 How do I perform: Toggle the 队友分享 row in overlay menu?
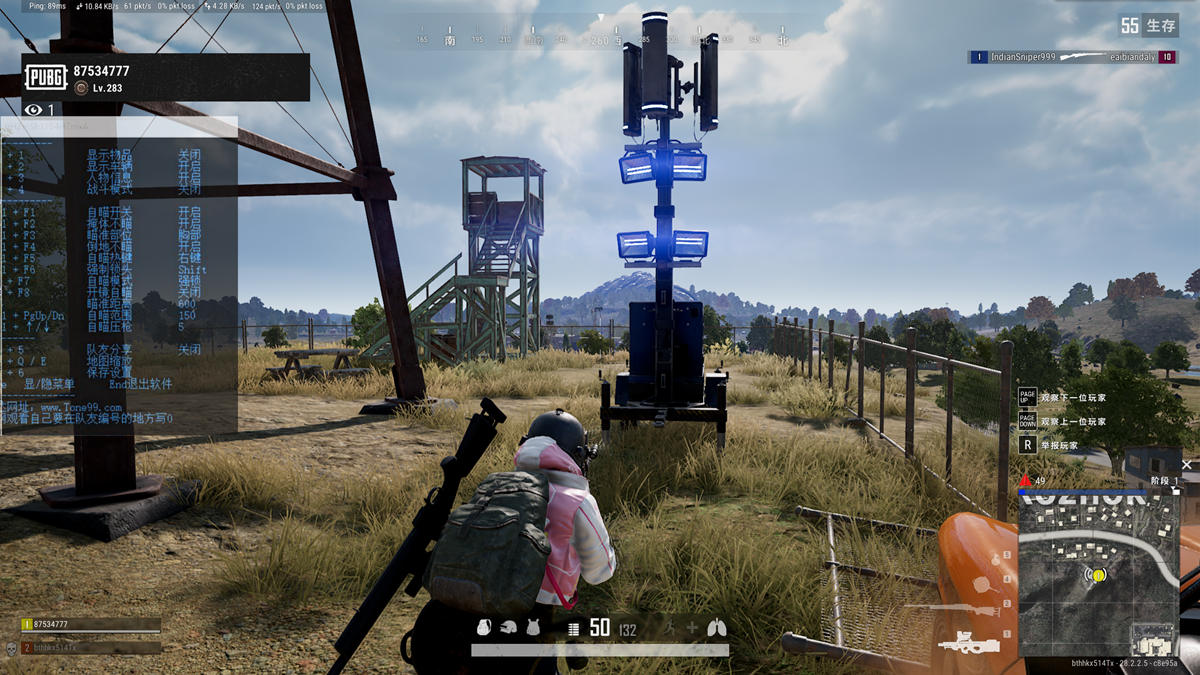[x=109, y=350]
